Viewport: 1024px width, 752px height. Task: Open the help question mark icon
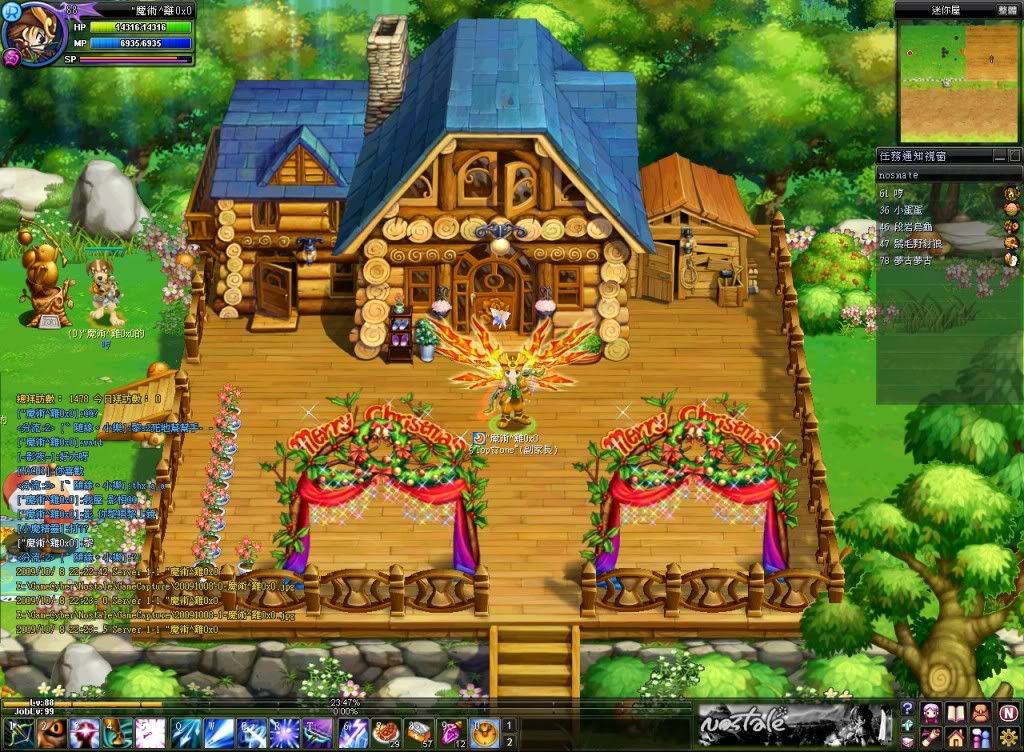tap(907, 708)
